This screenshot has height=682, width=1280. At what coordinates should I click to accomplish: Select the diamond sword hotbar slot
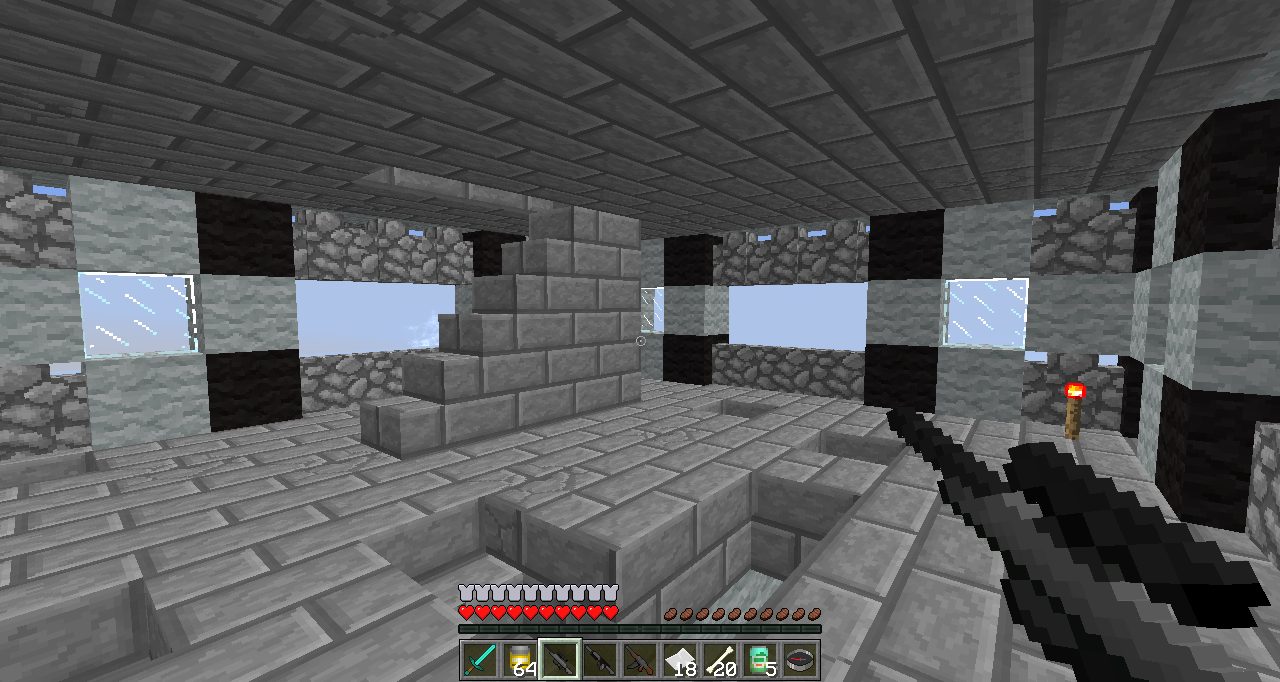click(x=480, y=660)
